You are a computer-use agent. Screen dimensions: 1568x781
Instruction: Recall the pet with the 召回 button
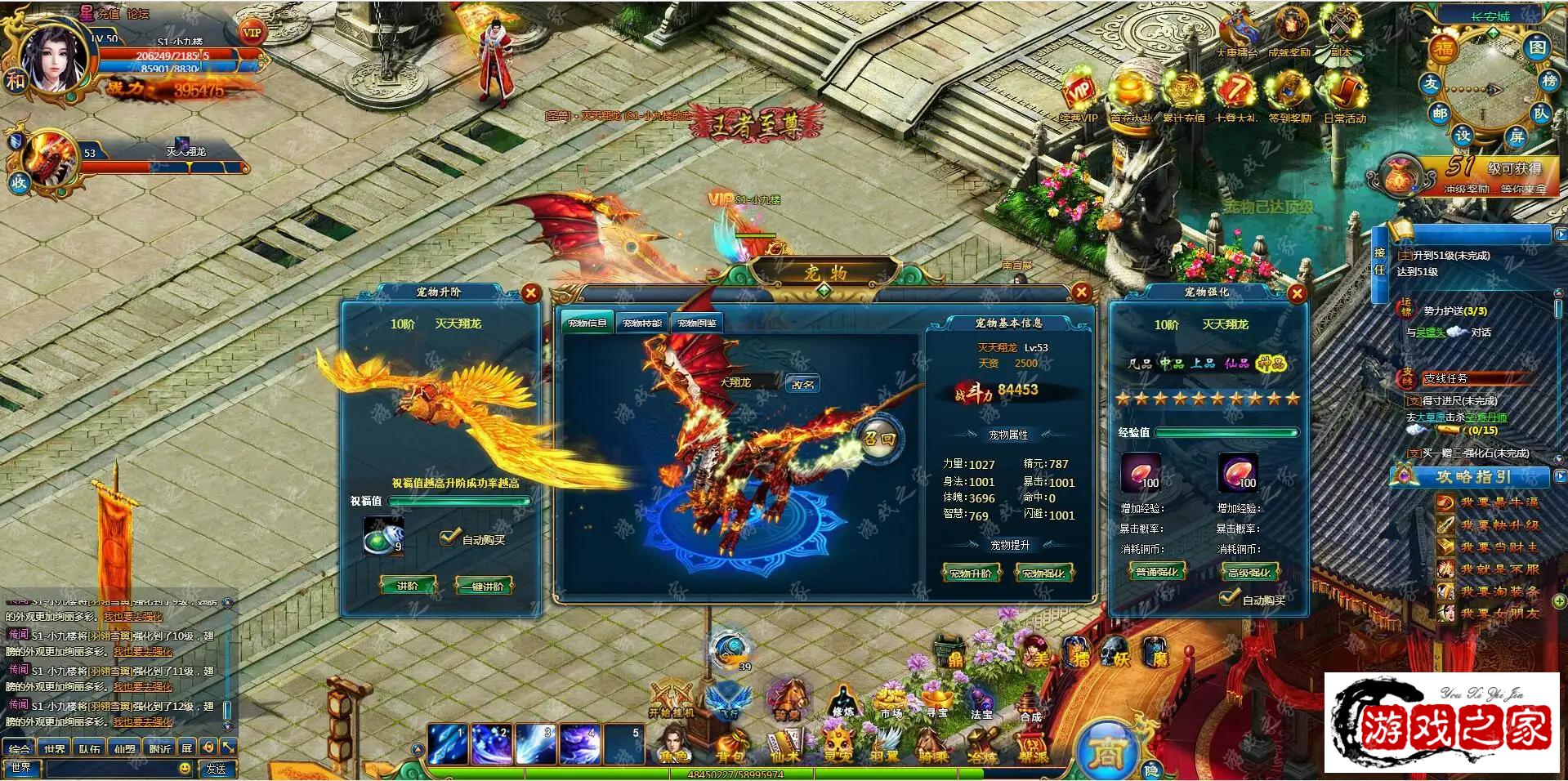(879, 440)
